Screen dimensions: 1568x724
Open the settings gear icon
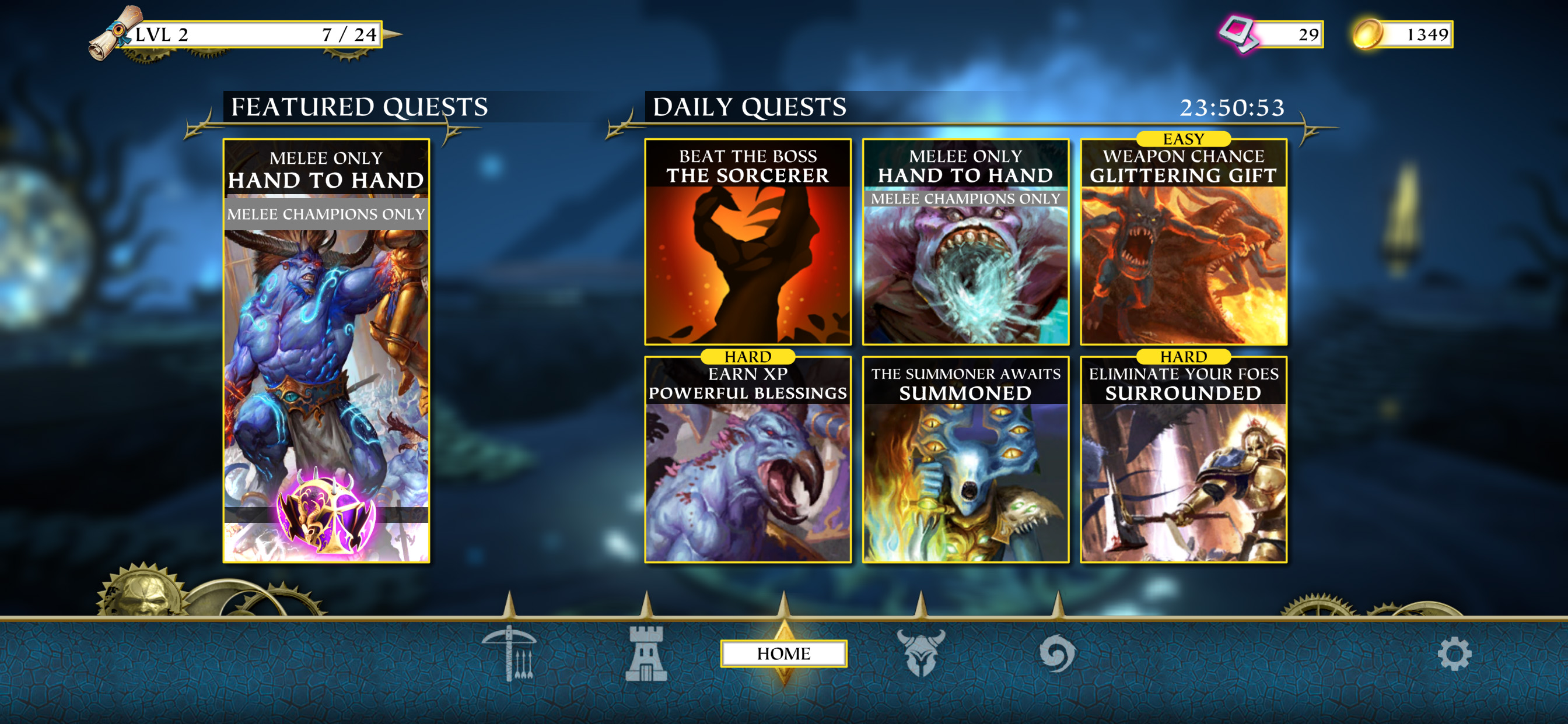[1454, 655]
